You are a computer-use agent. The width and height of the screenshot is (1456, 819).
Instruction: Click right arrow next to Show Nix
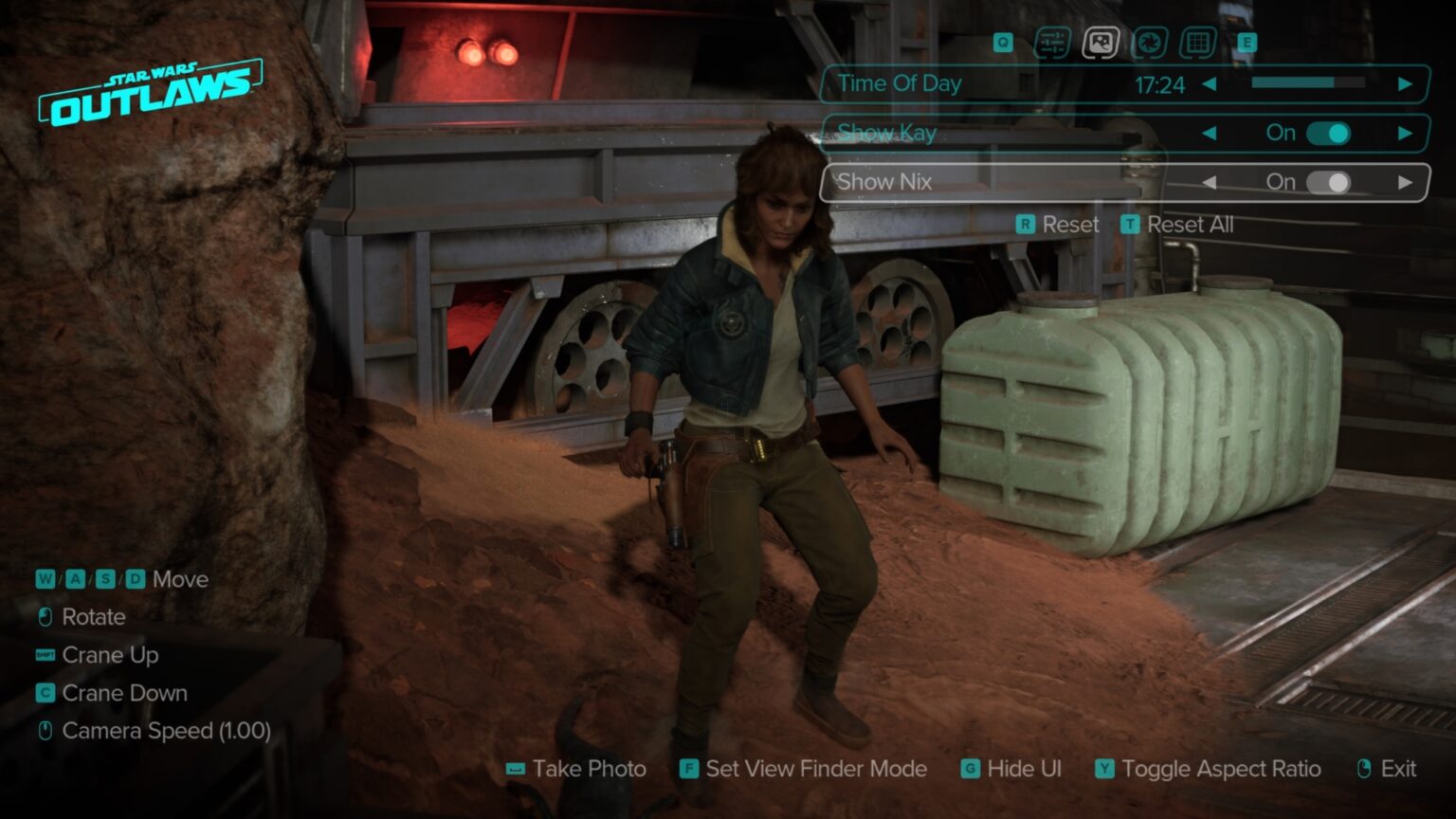1407,181
